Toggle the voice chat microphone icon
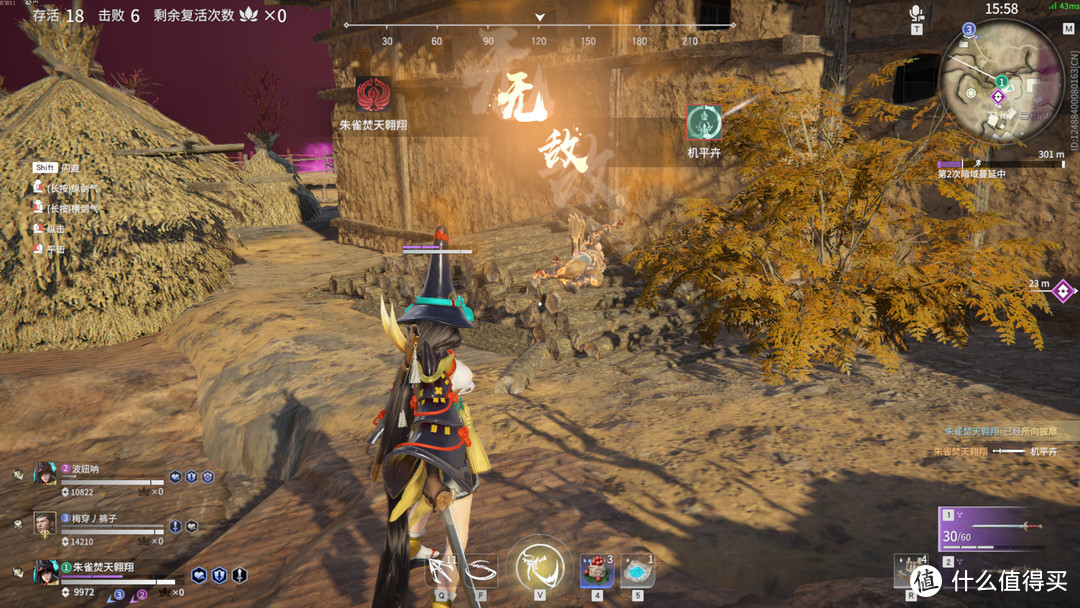 coord(915,14)
